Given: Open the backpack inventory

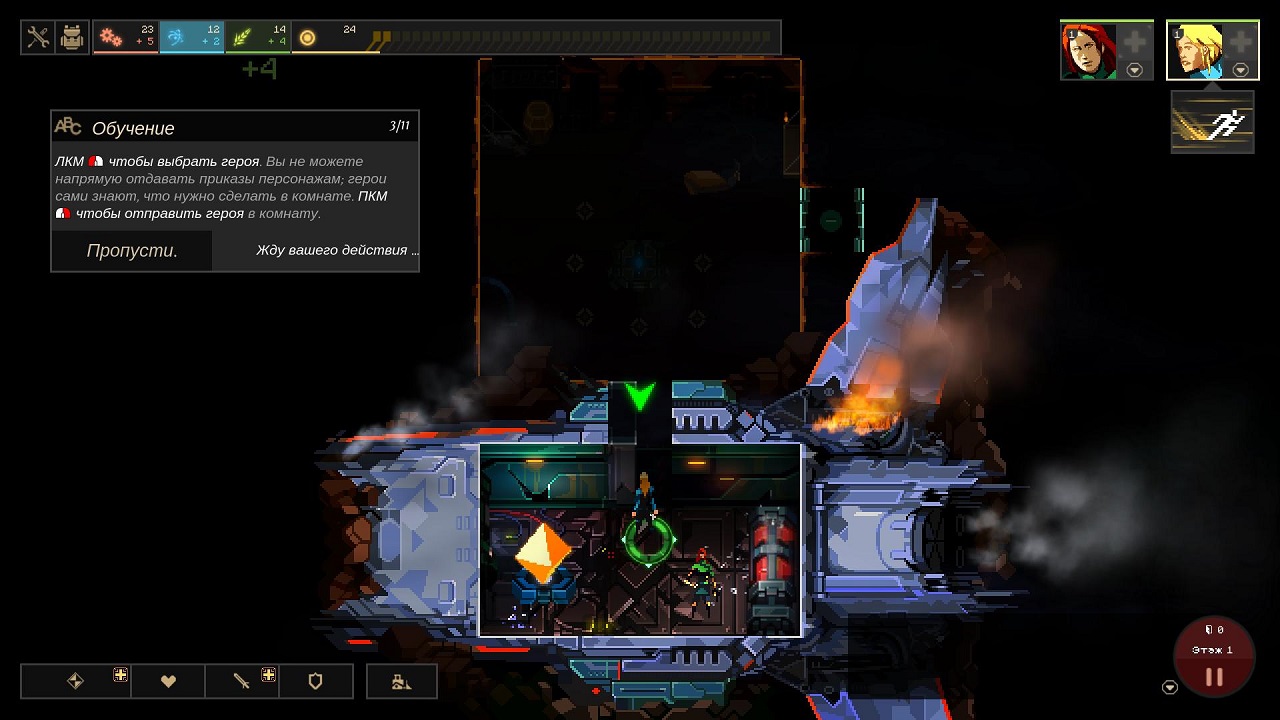Looking at the screenshot, I should [72, 38].
